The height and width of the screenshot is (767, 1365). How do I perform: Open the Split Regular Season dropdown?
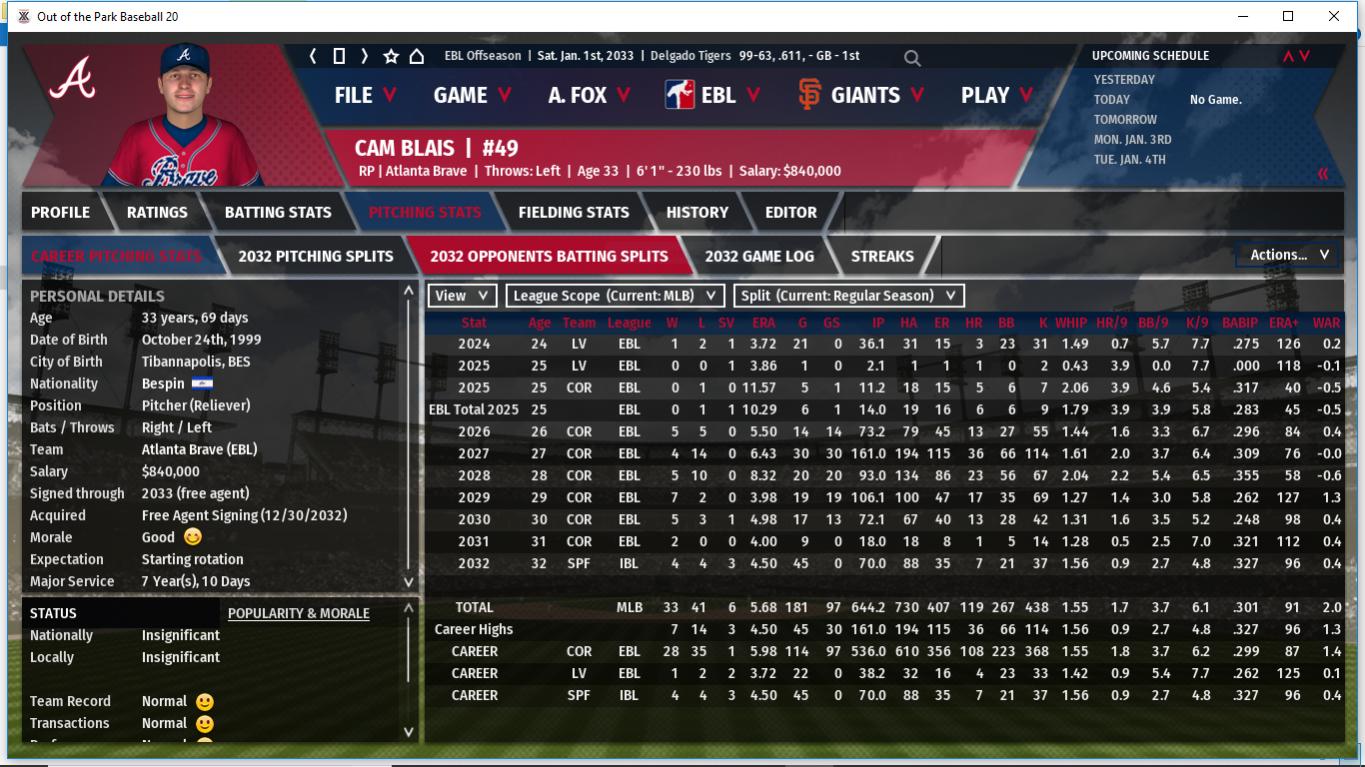tap(849, 296)
